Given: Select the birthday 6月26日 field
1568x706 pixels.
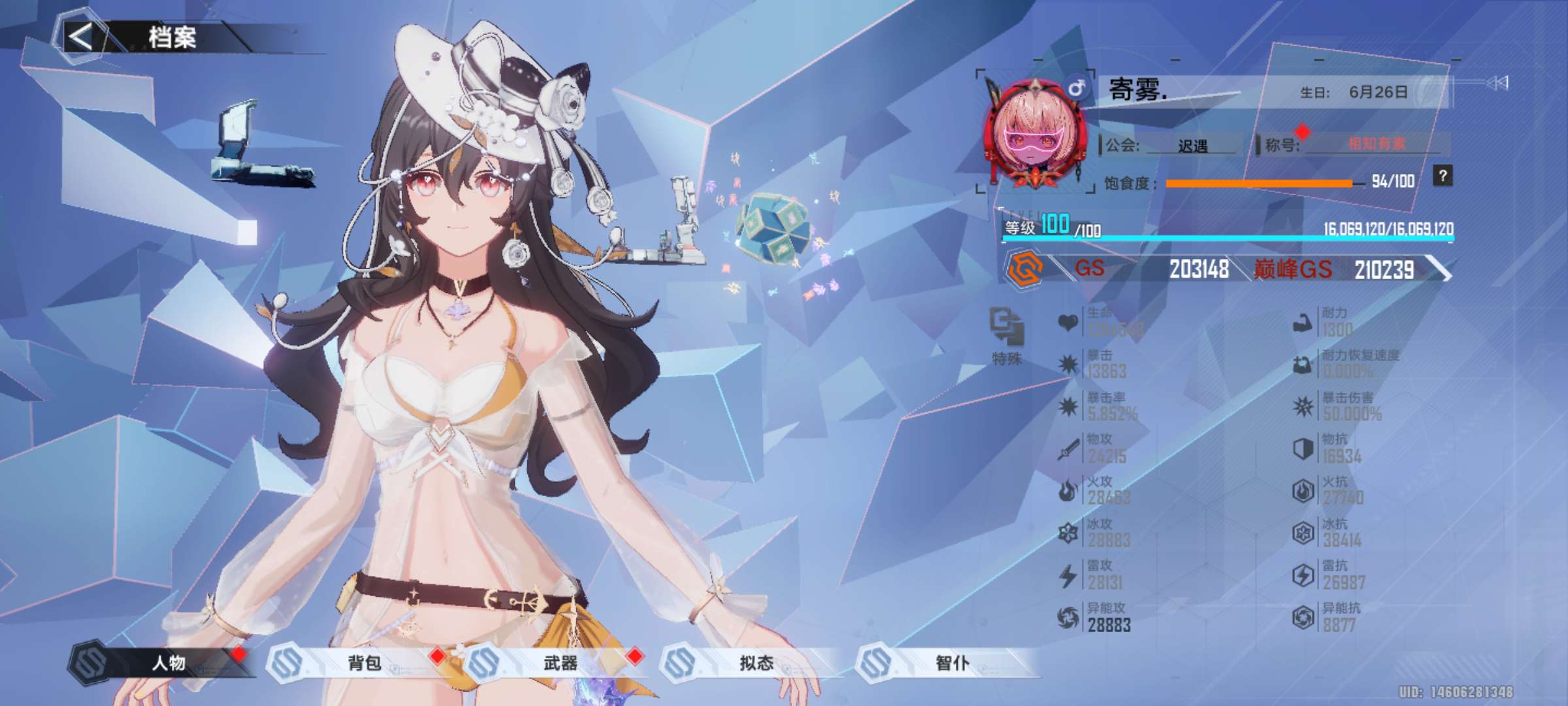Looking at the screenshot, I should pos(1377,92).
